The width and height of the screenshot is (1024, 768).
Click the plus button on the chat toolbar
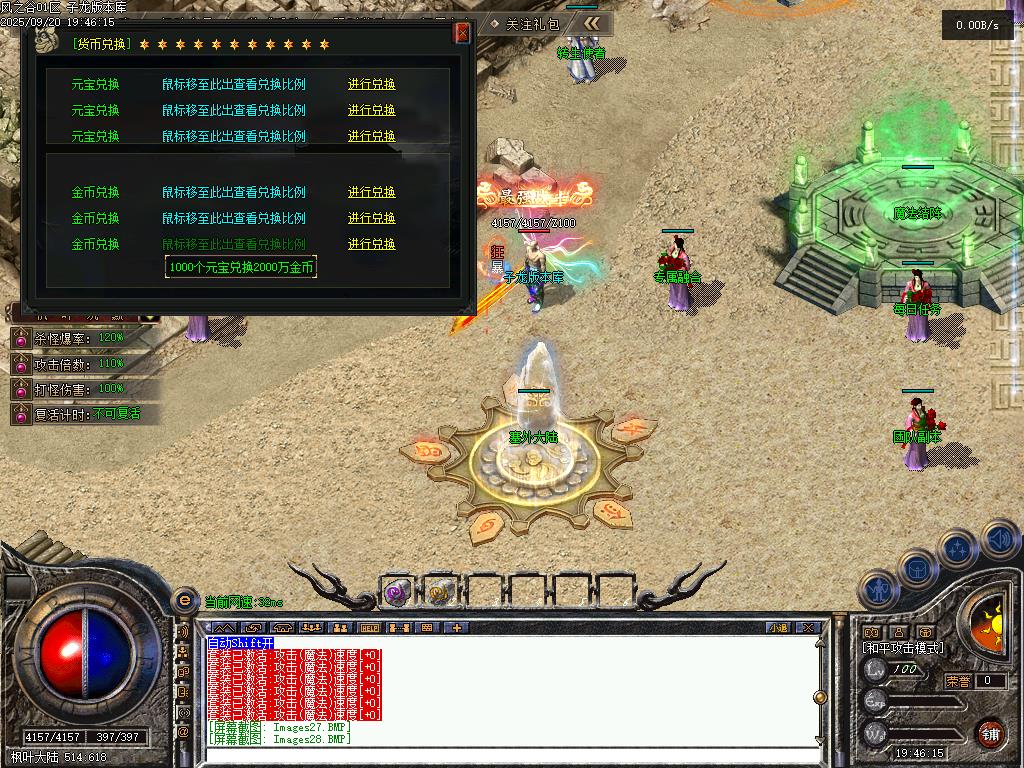458,628
